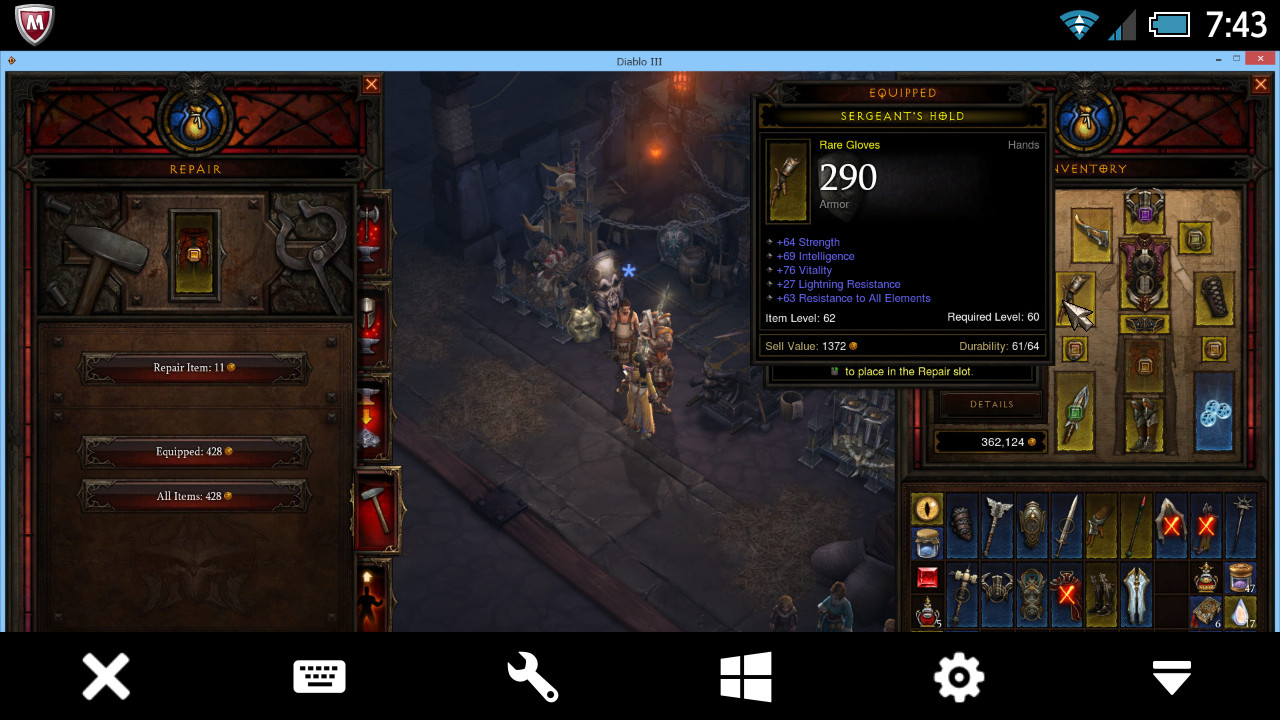
Task: Select the equipped spear with green gem
Action: pos(1075,411)
